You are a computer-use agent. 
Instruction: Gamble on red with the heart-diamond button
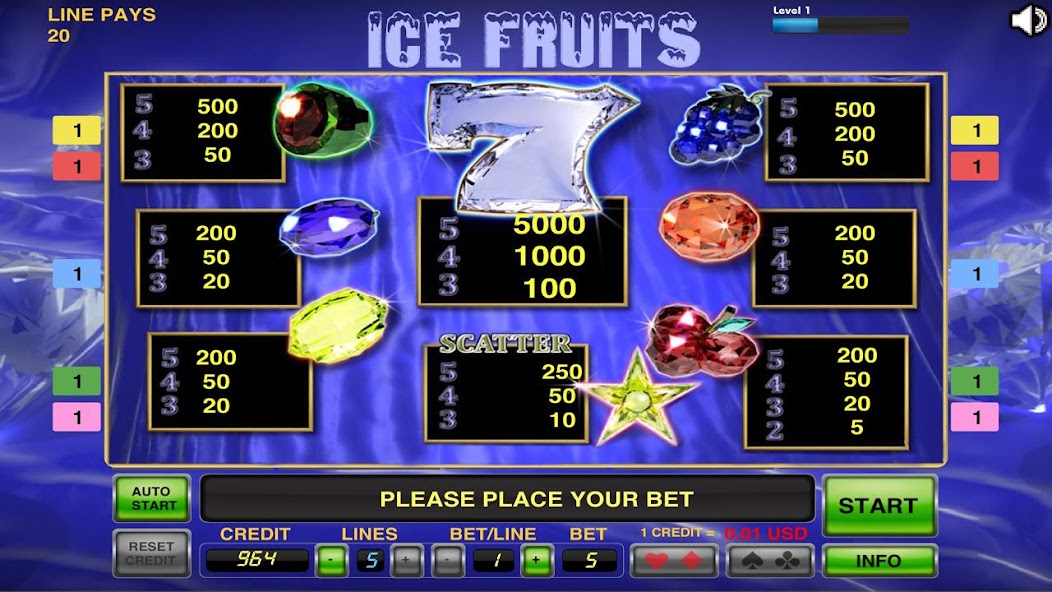coord(673,561)
